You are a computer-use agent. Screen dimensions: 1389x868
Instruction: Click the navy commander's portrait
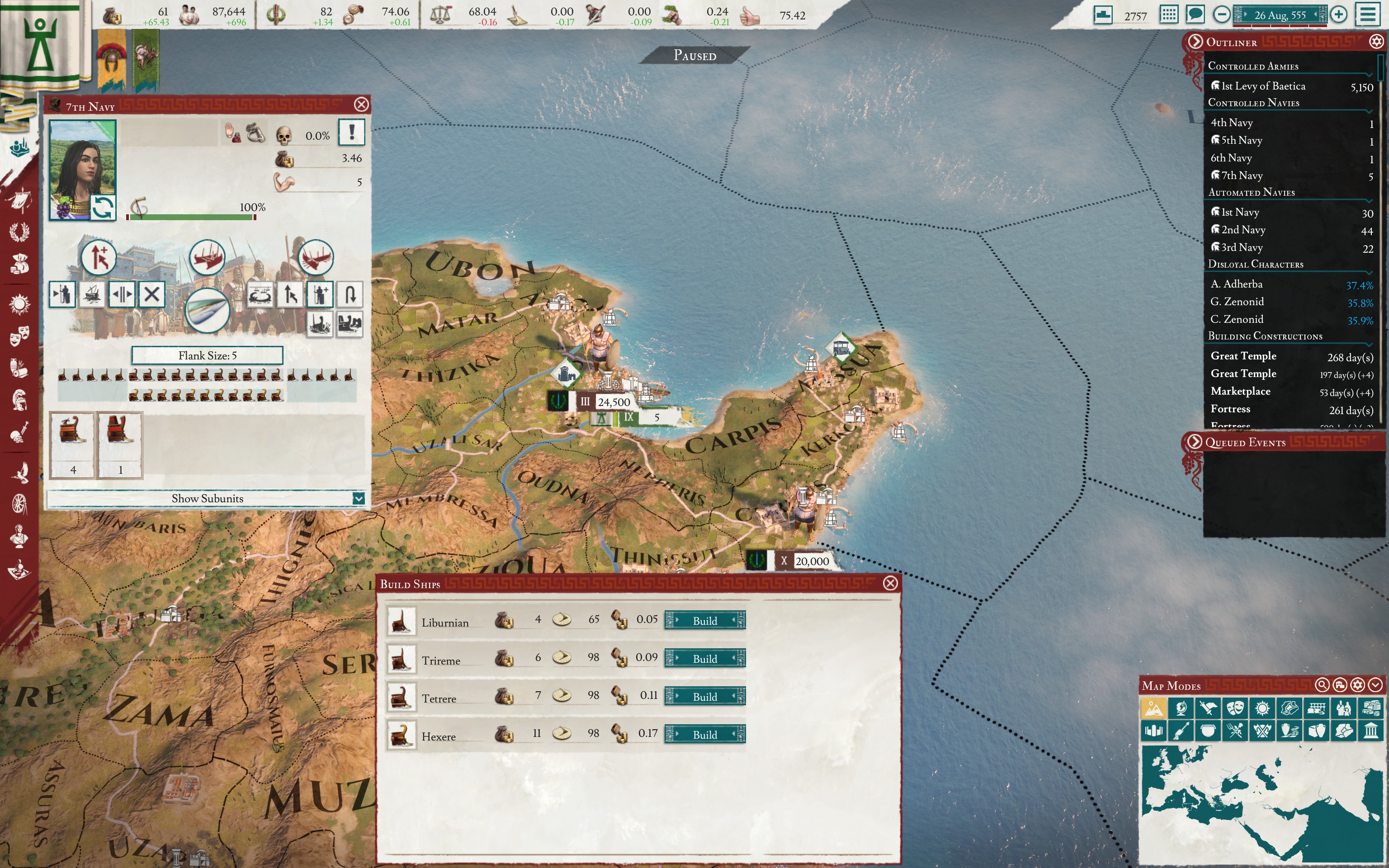(x=81, y=161)
